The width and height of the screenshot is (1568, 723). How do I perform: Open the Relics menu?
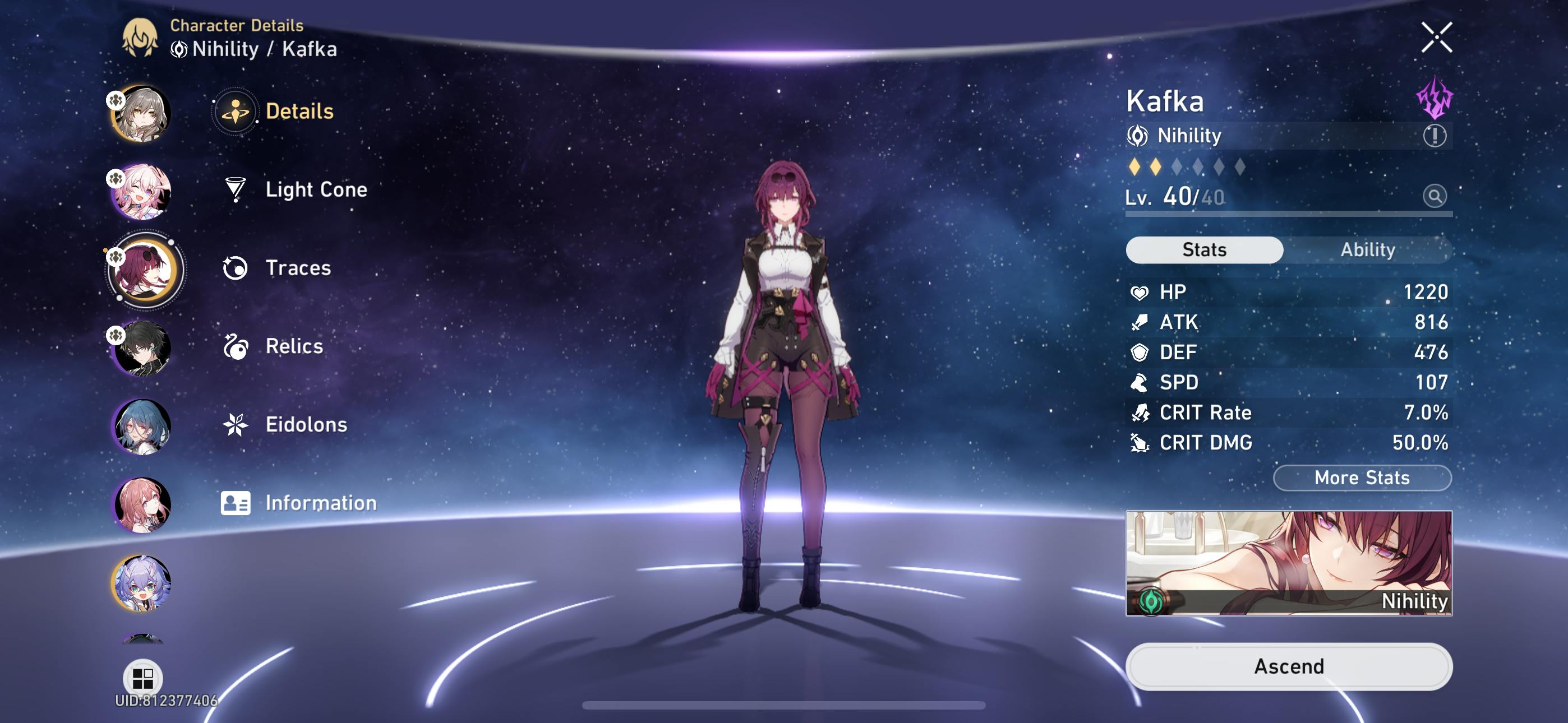coord(293,346)
